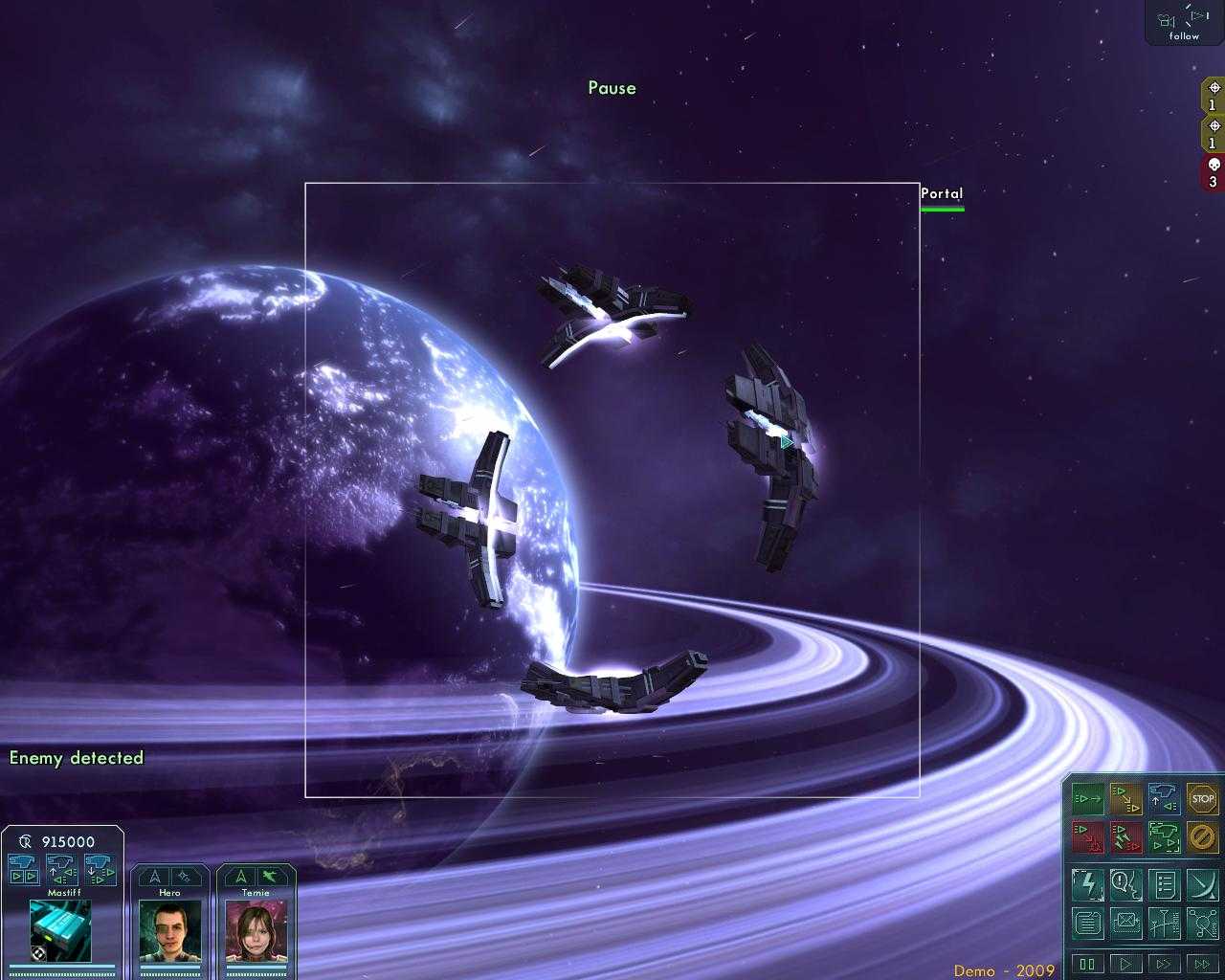
Task: Toggle Temie's fighter assignment icon
Action: pyautogui.click(x=272, y=877)
